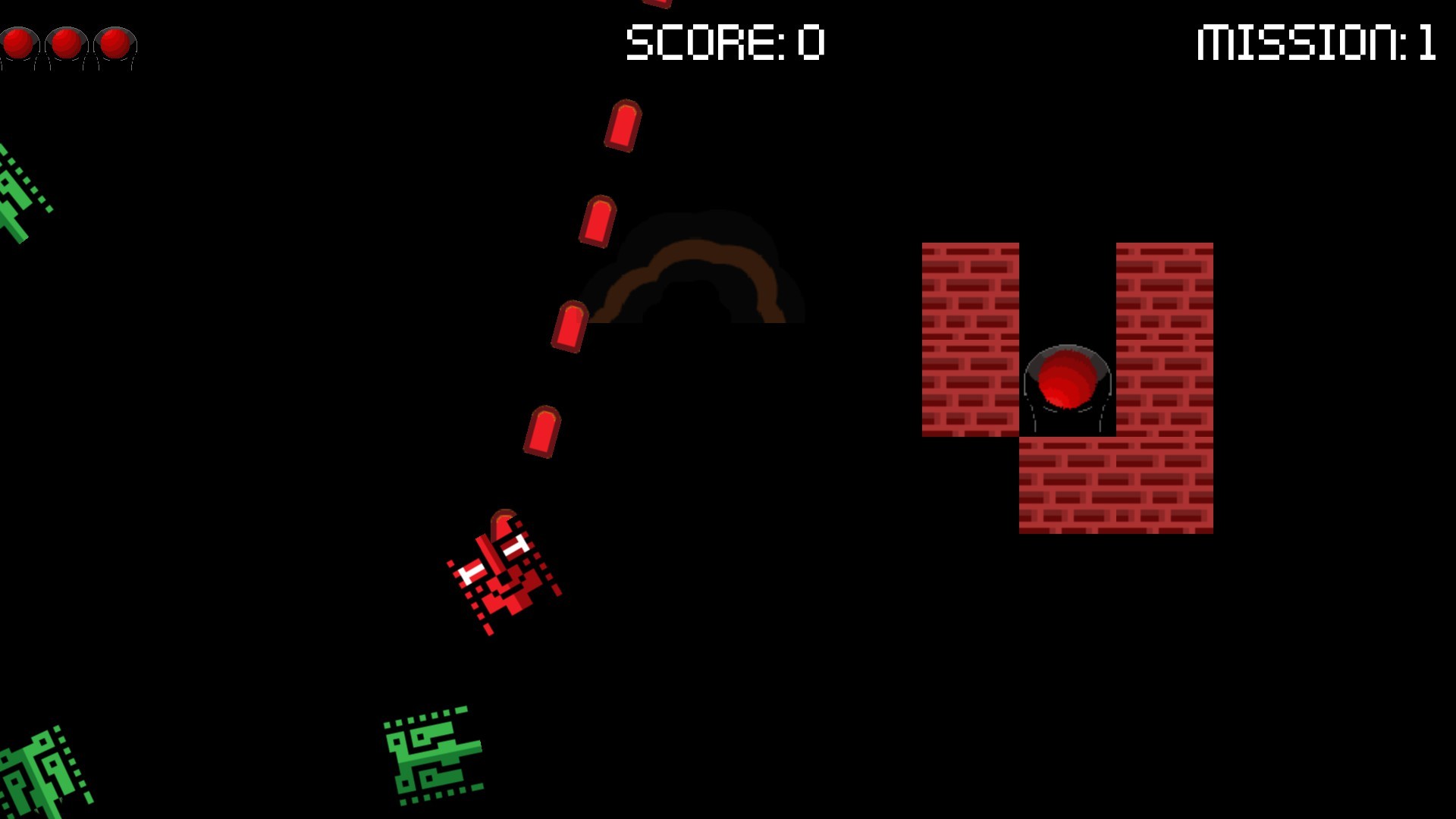Click the first red life helmet icon
Screen dimensions: 1456x819
click(x=19, y=44)
